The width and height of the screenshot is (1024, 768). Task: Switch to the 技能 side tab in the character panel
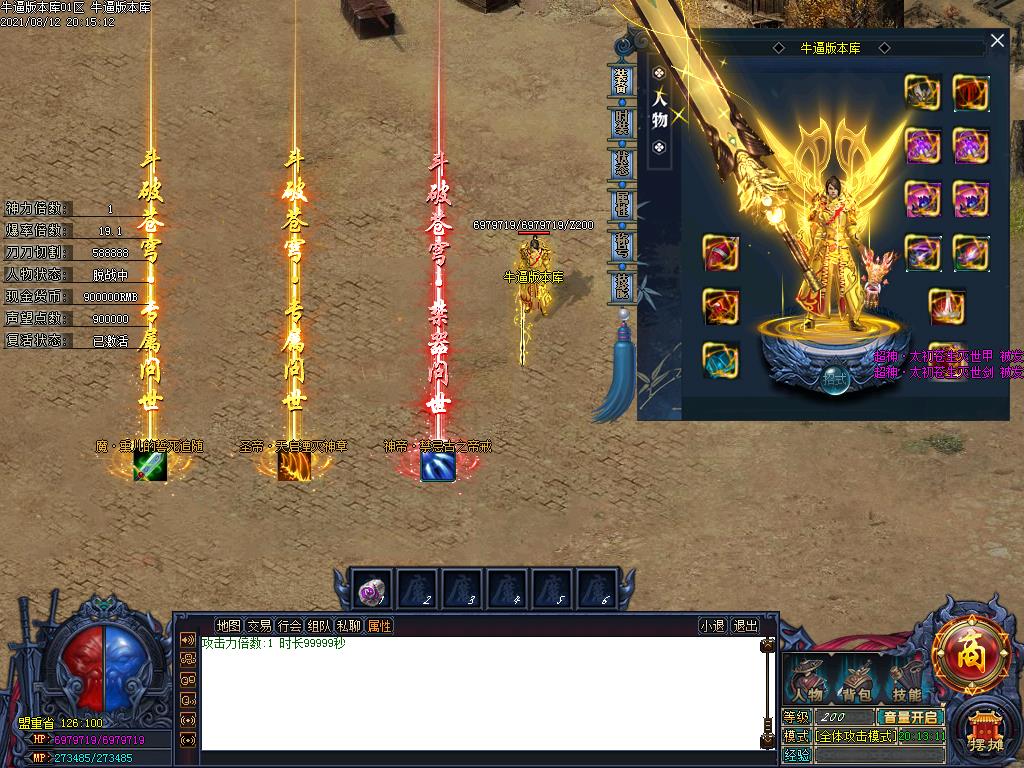click(x=622, y=286)
